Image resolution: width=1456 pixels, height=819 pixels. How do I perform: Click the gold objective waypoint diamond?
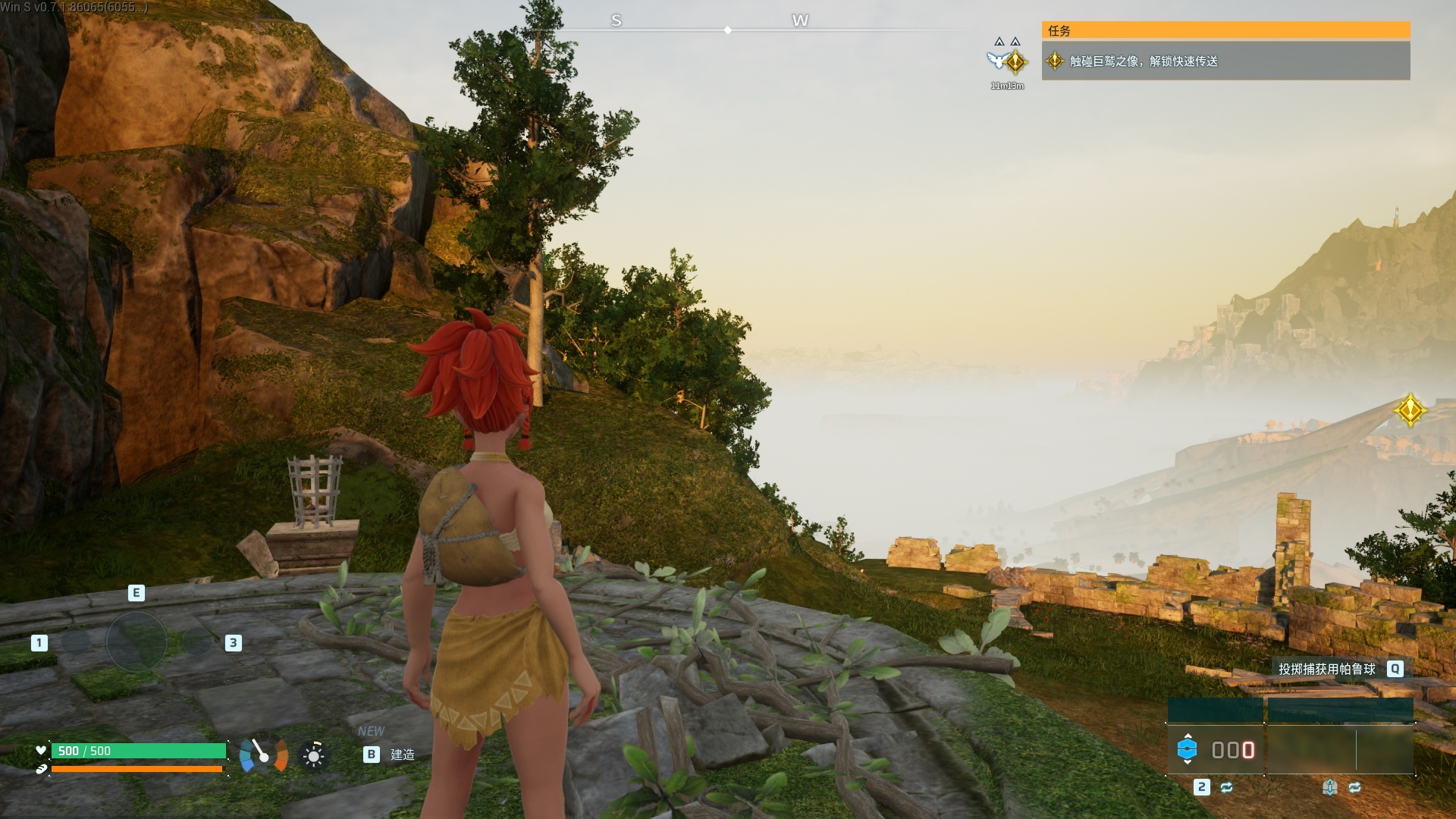[1410, 410]
